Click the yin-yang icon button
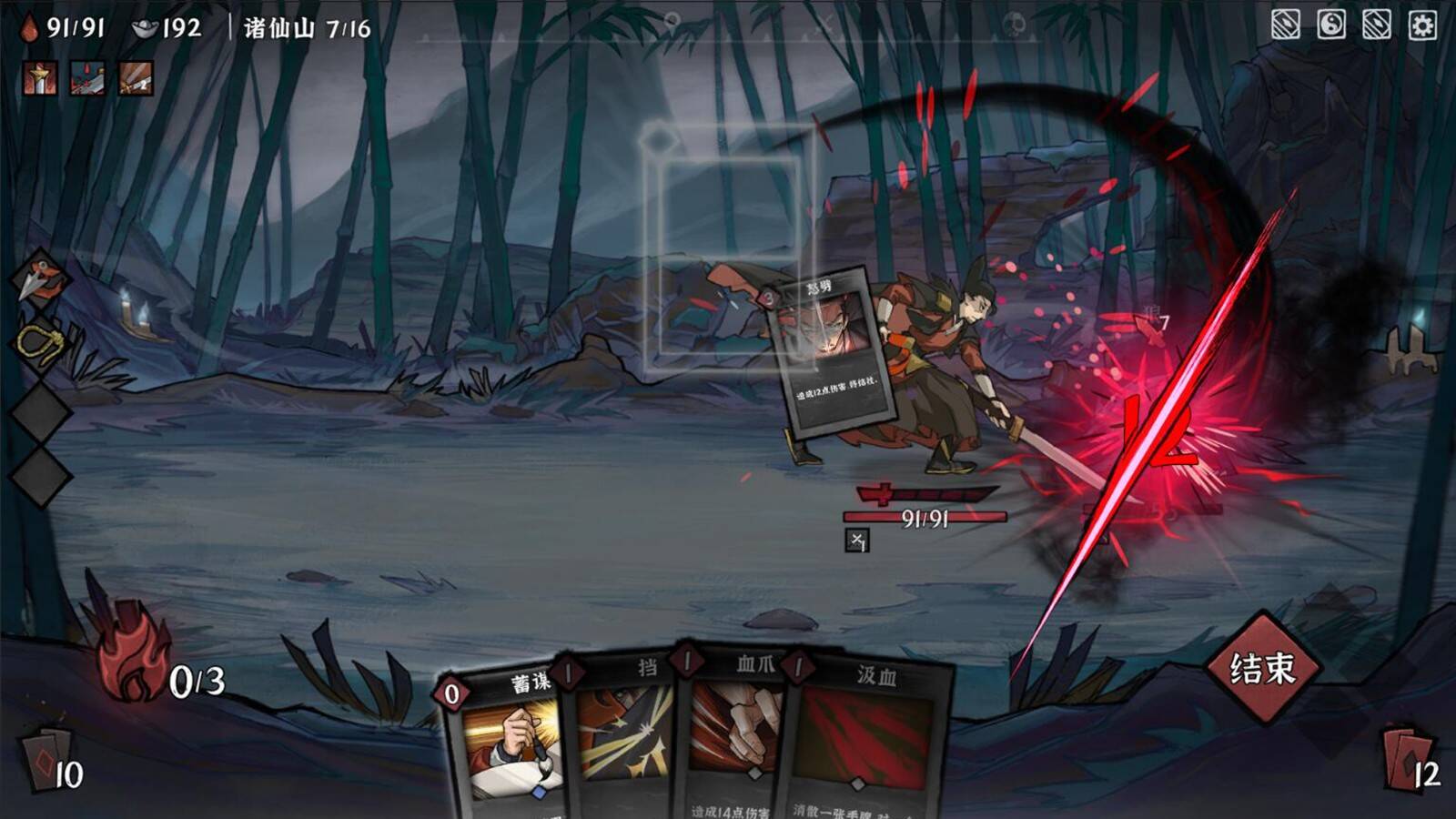This screenshot has width=1456, height=819. pos(1331,25)
